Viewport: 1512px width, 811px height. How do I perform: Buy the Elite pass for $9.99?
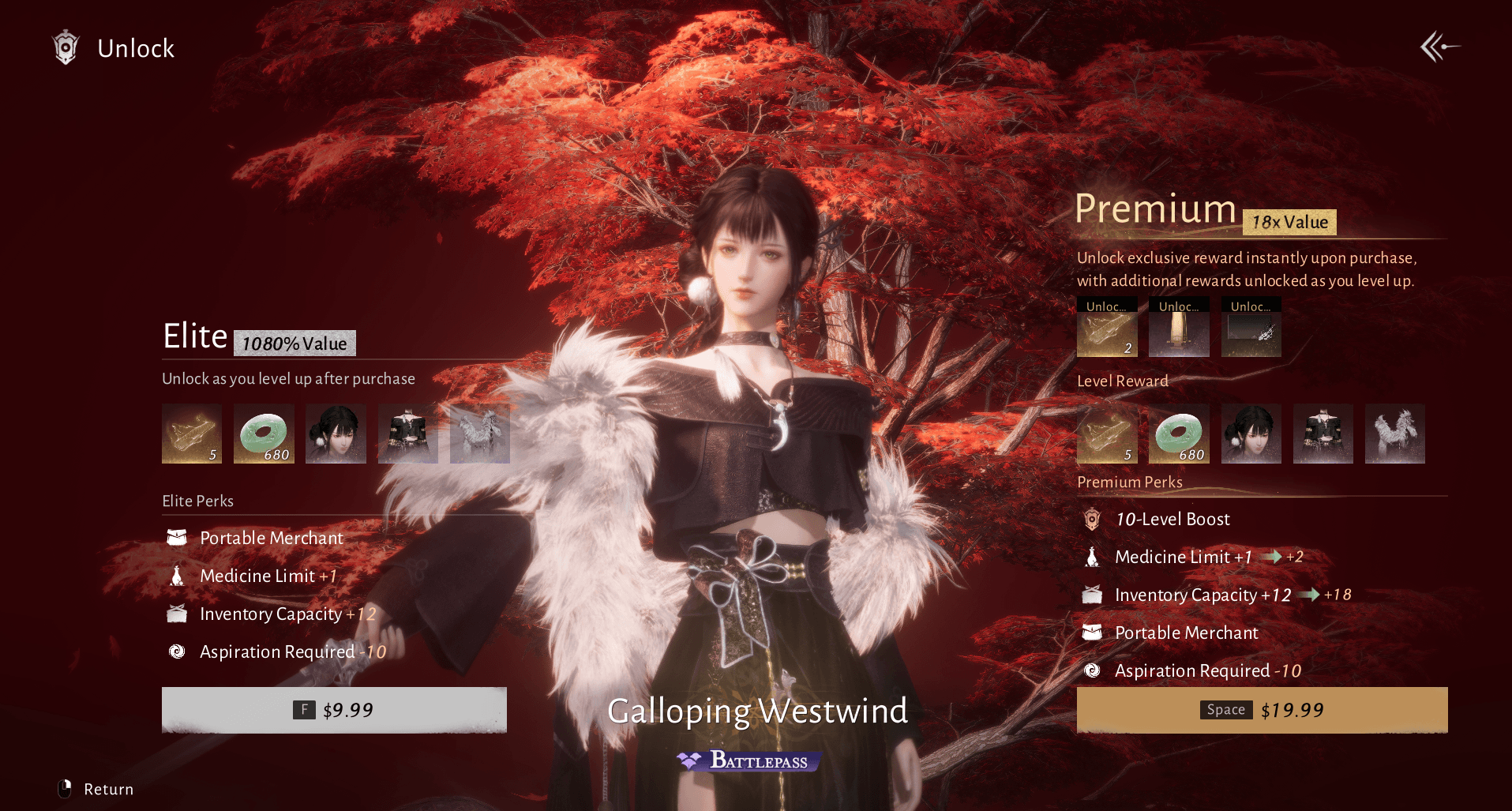point(334,710)
